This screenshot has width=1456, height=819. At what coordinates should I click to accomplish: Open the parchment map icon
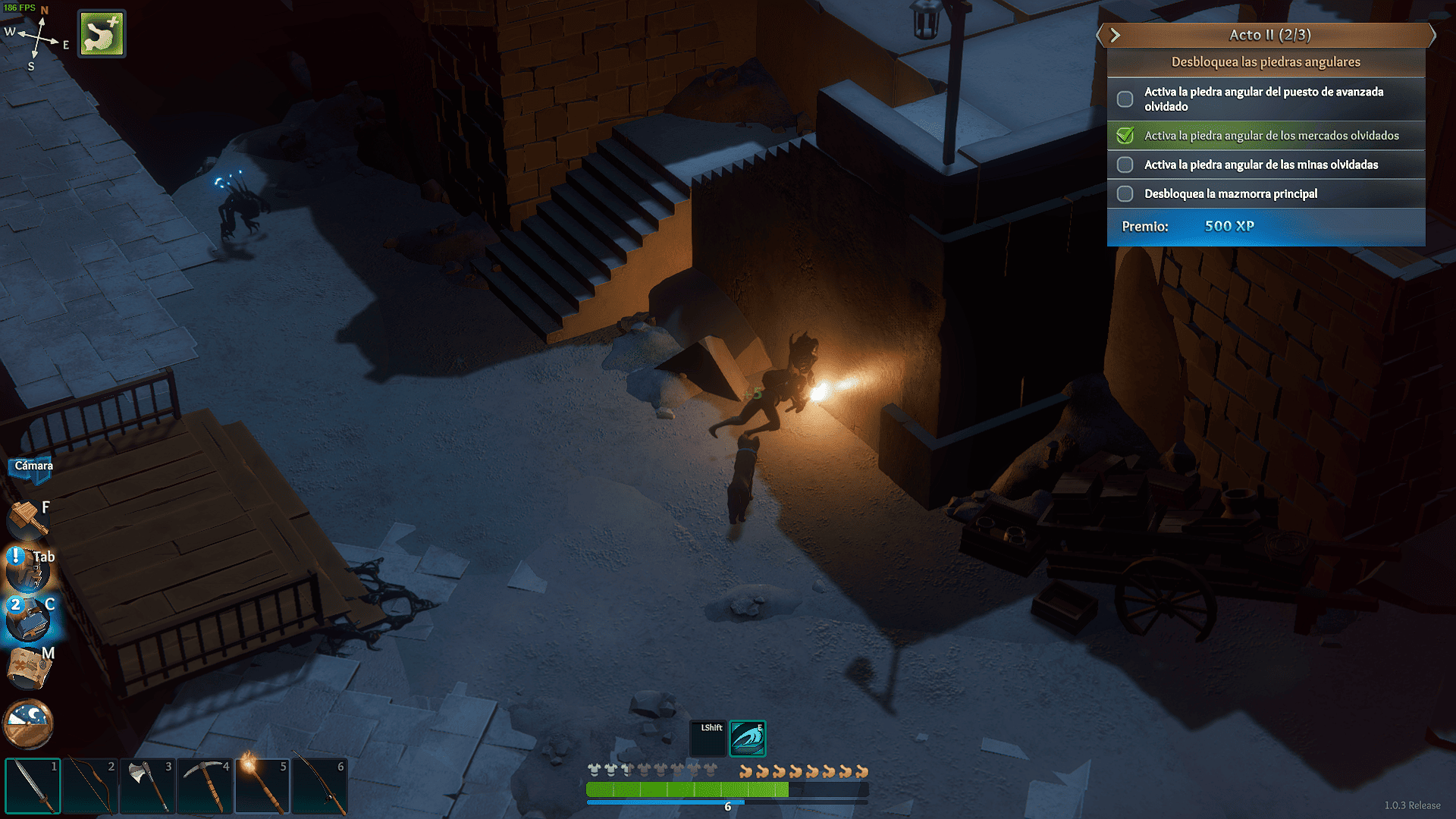tap(29, 669)
